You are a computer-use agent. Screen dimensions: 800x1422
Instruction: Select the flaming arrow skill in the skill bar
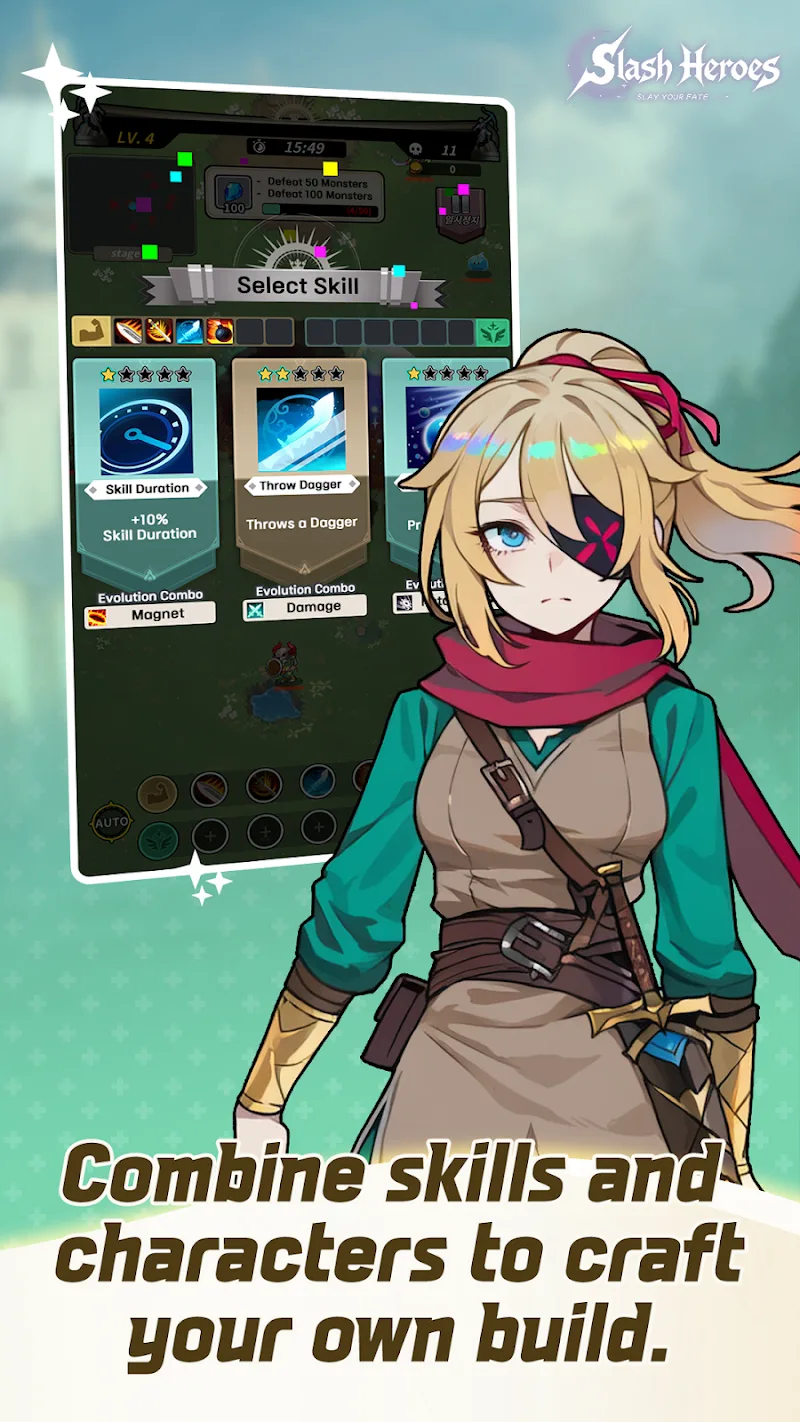pyautogui.click(x=159, y=331)
